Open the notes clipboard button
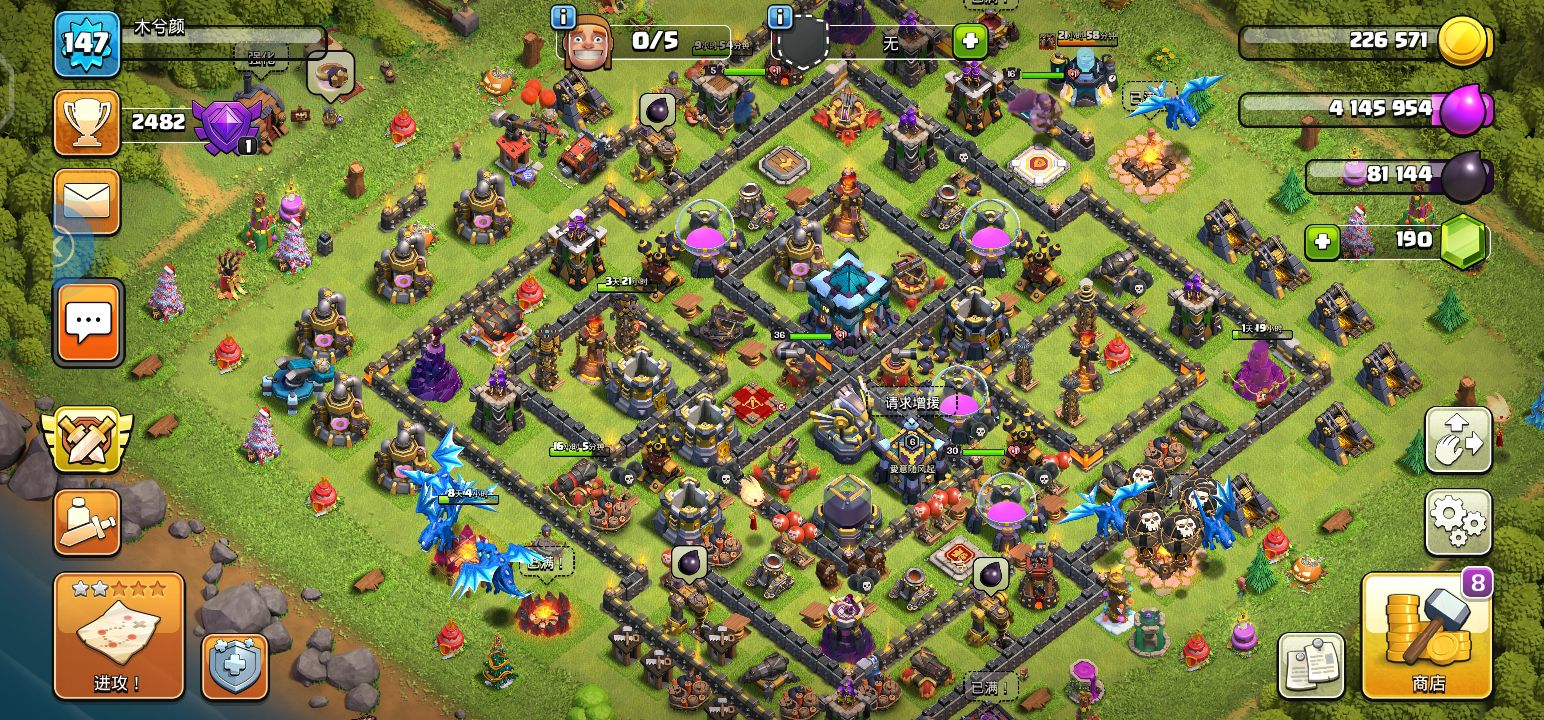This screenshot has height=720, width=1544. point(1310,666)
